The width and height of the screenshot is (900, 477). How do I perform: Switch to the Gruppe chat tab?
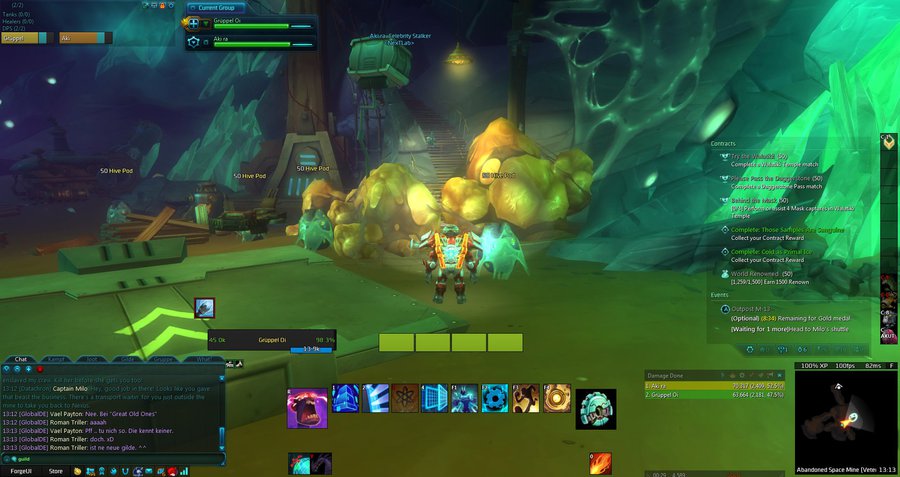(165, 358)
